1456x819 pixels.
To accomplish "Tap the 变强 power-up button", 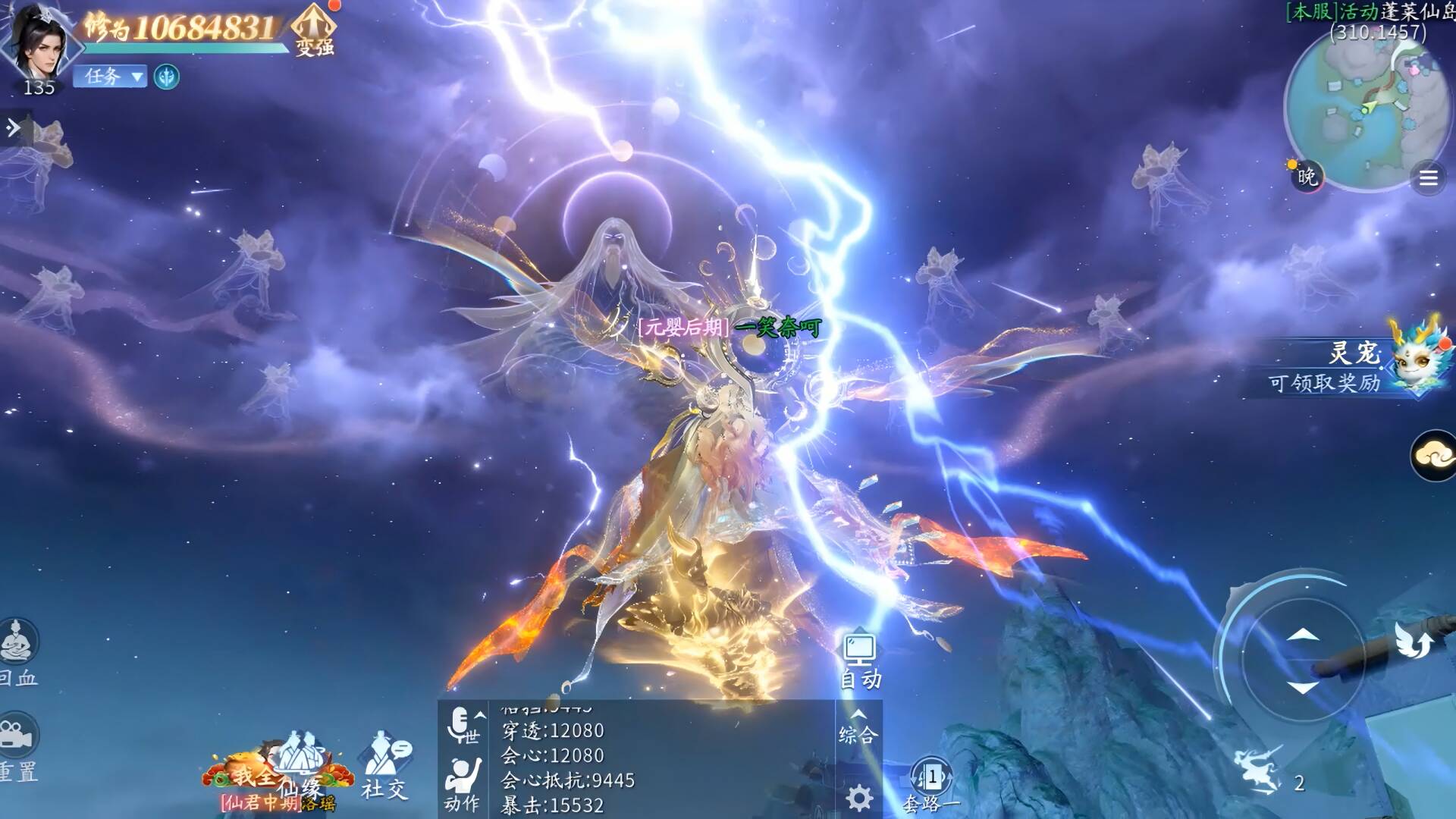I will pos(314,30).
